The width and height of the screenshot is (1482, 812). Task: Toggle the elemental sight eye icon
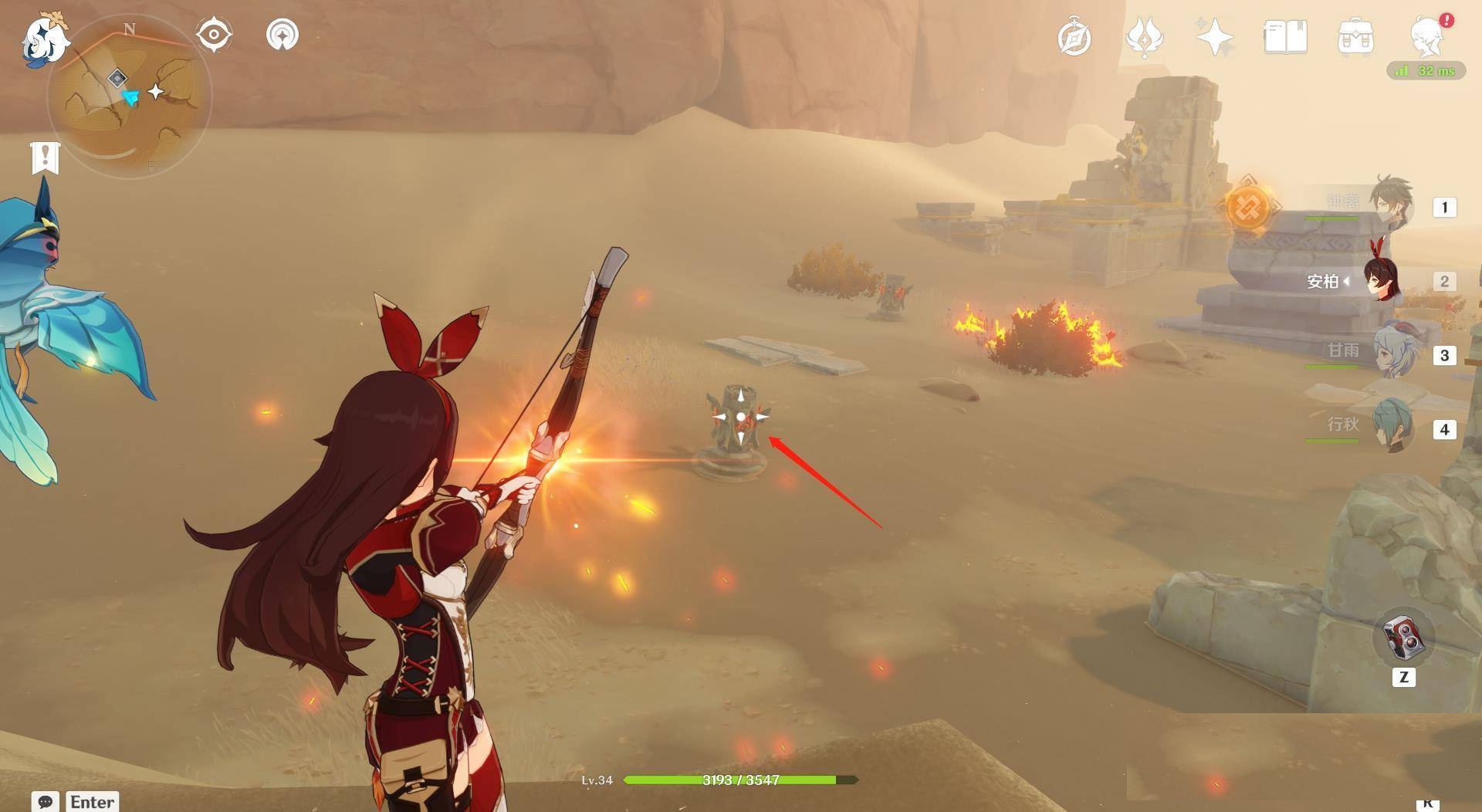[214, 35]
